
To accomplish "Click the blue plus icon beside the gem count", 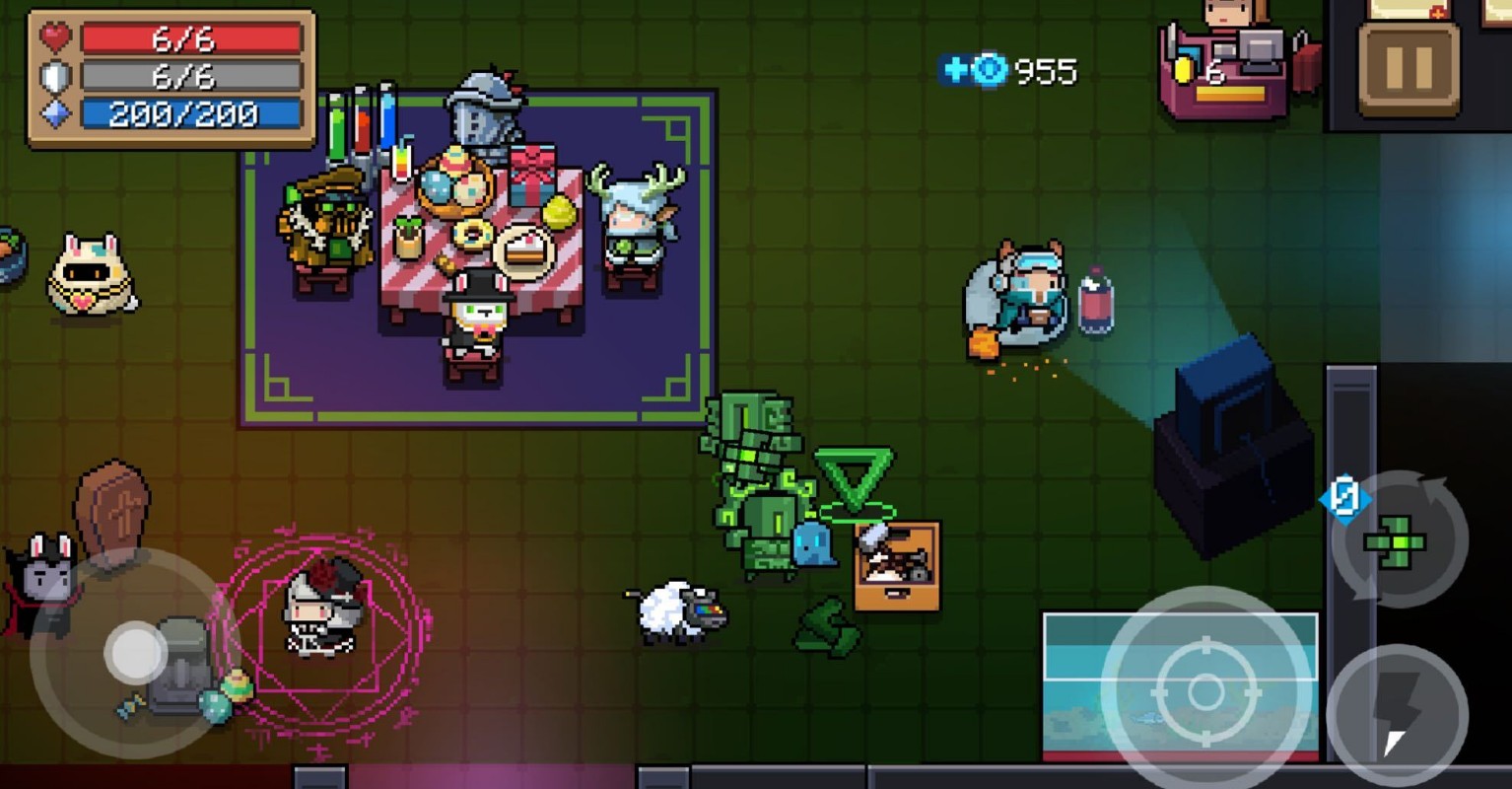I will (954, 69).
